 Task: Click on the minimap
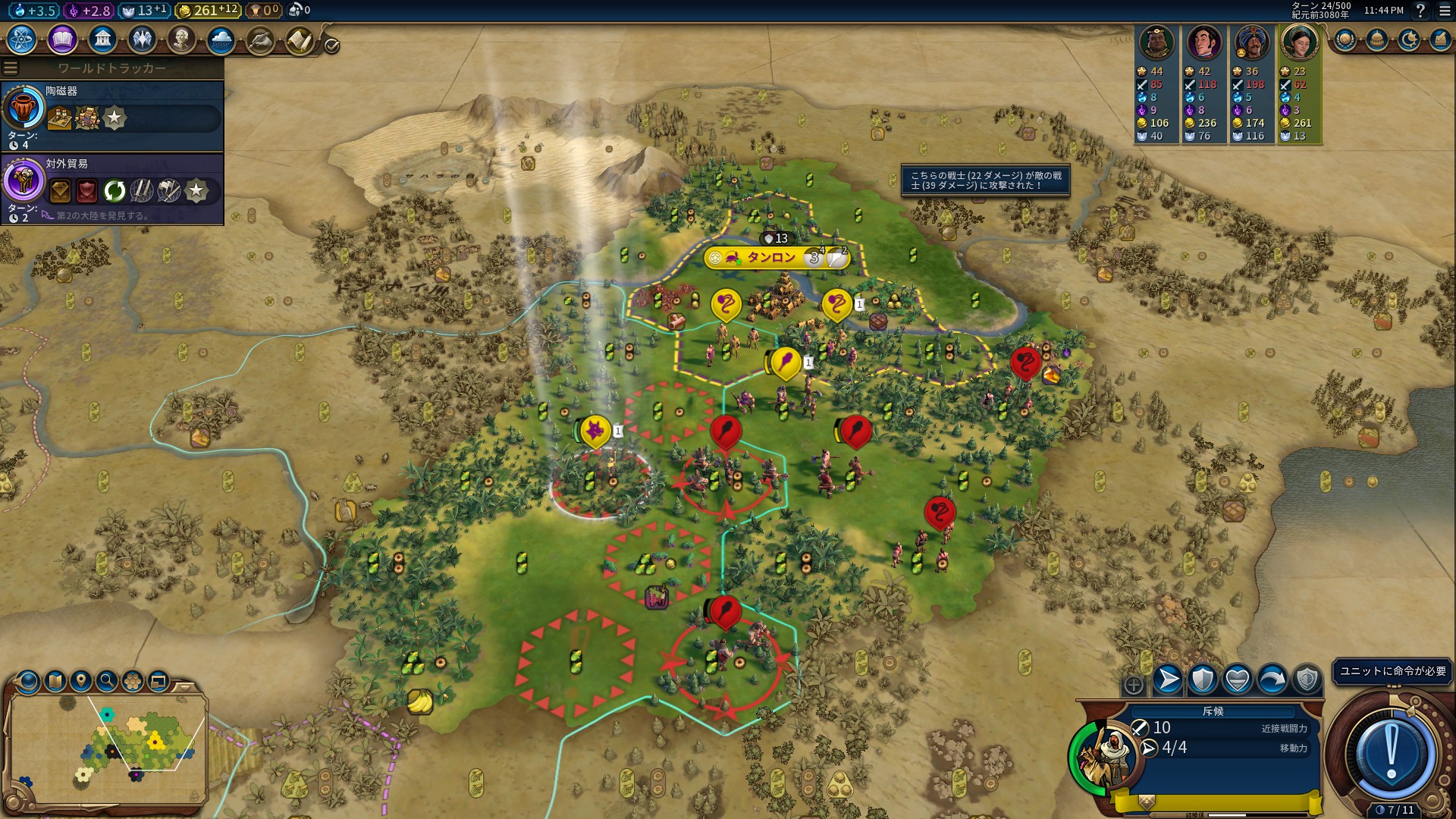(x=108, y=746)
